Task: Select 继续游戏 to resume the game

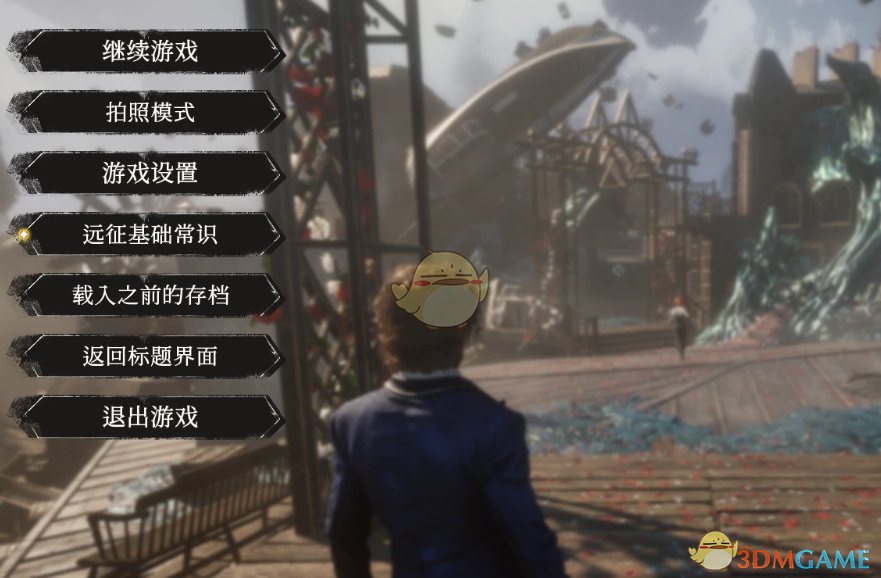Action: [150, 51]
